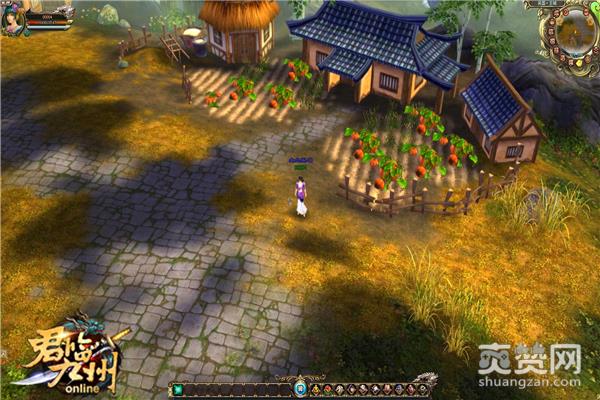Click the player character portrait
600x400 pixels.
14,20
